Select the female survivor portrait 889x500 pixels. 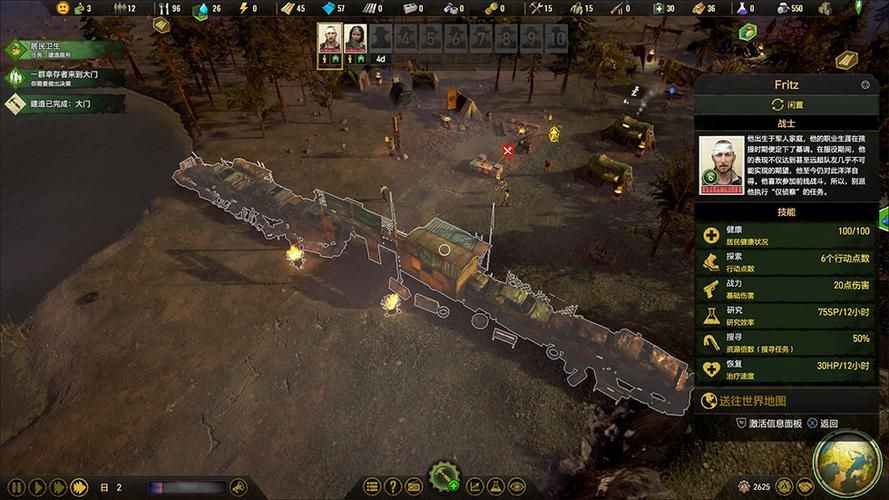click(x=355, y=38)
